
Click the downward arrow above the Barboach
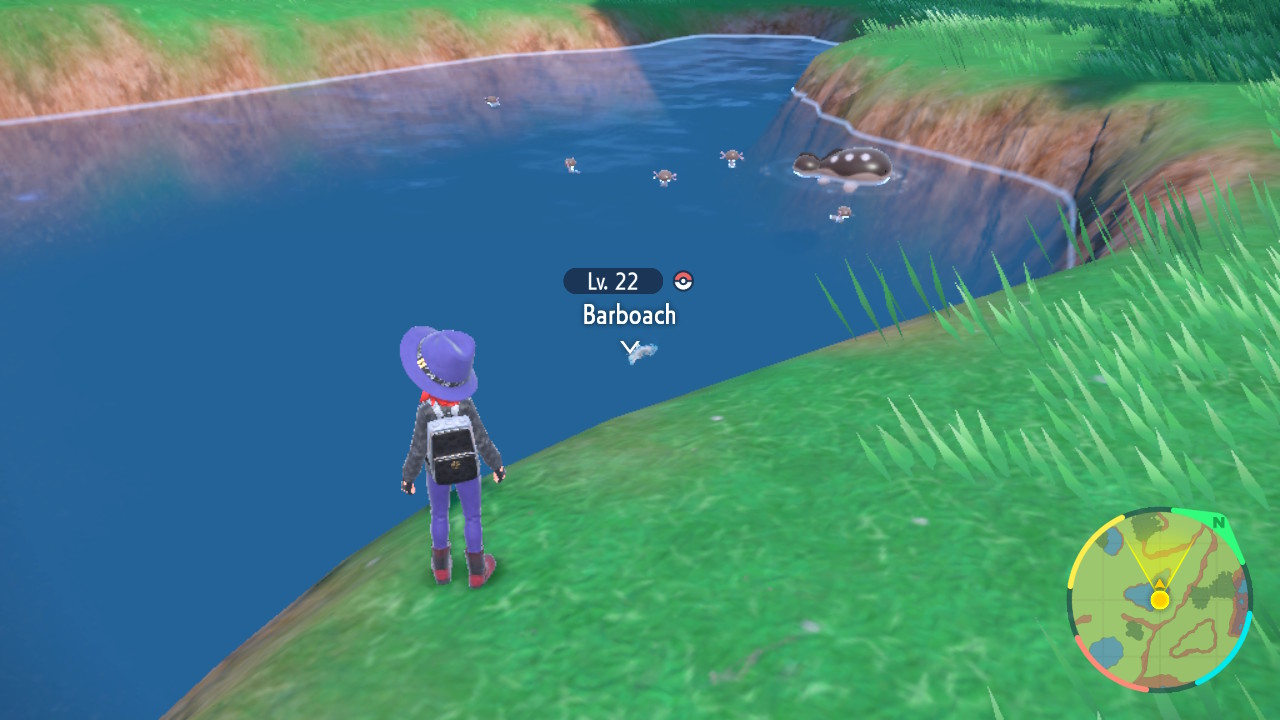click(x=630, y=346)
